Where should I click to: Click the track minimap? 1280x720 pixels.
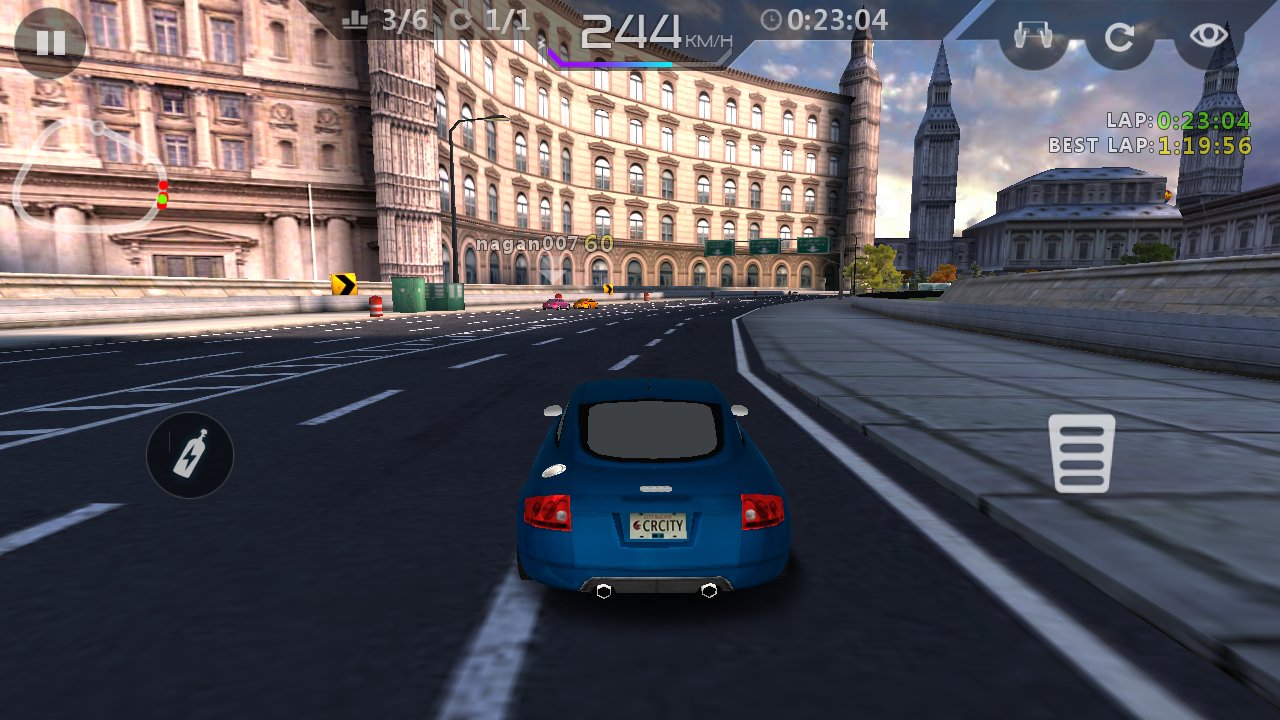[92, 176]
